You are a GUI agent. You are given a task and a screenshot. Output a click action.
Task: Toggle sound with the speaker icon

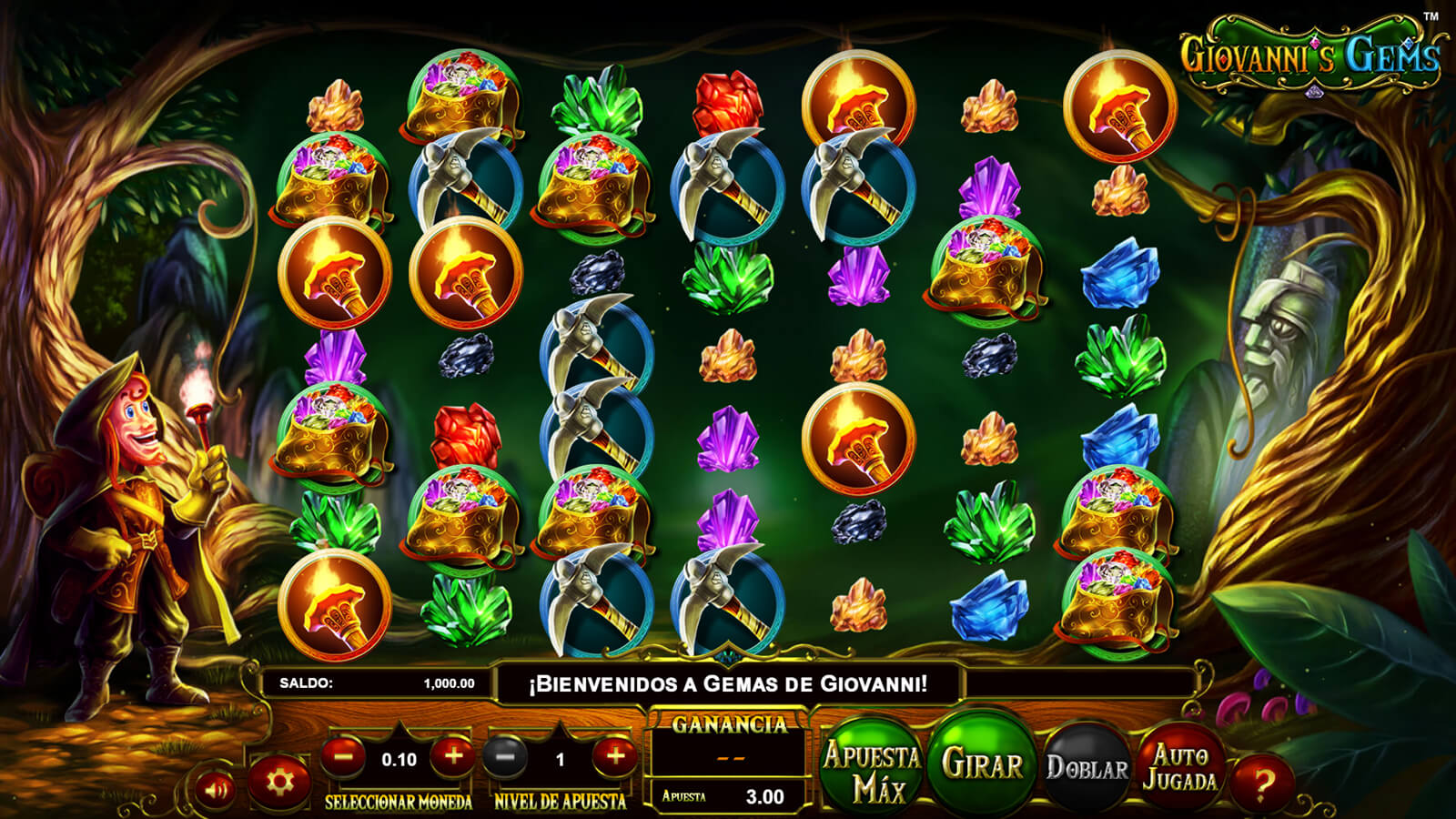tap(217, 789)
